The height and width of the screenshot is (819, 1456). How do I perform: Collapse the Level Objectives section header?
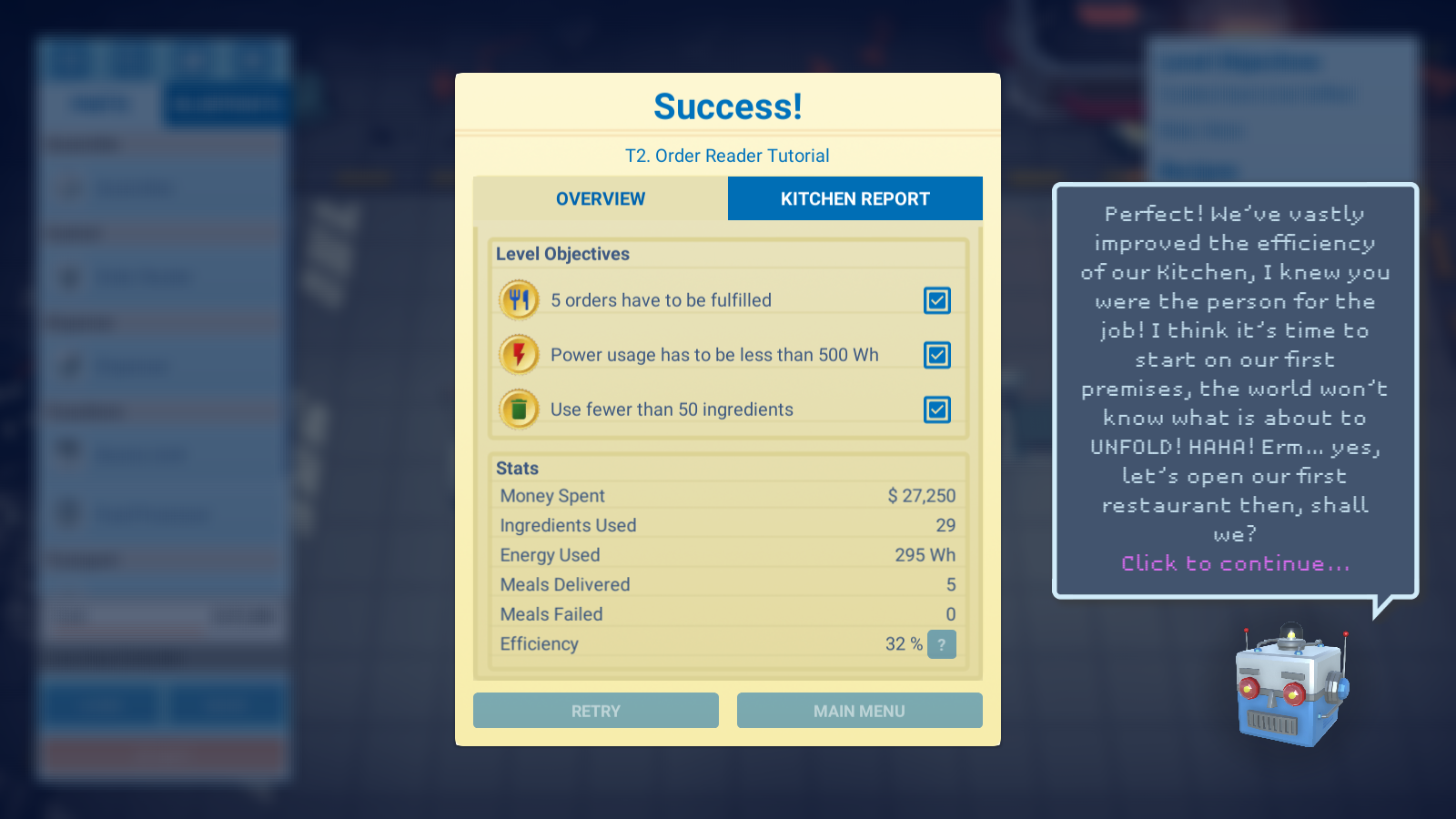(x=562, y=254)
